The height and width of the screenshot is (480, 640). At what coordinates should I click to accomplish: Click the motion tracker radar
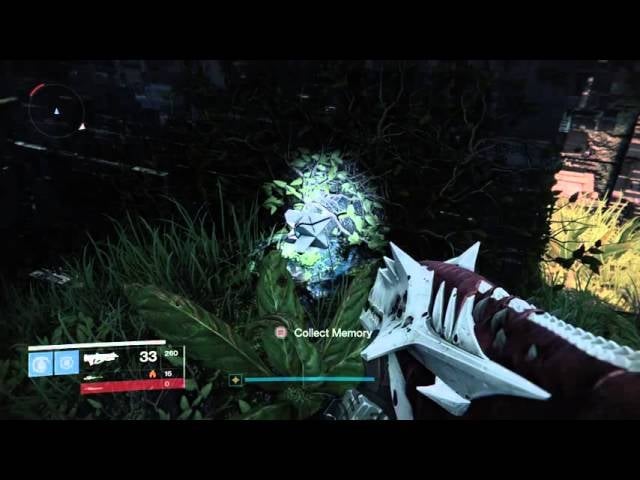(55, 110)
